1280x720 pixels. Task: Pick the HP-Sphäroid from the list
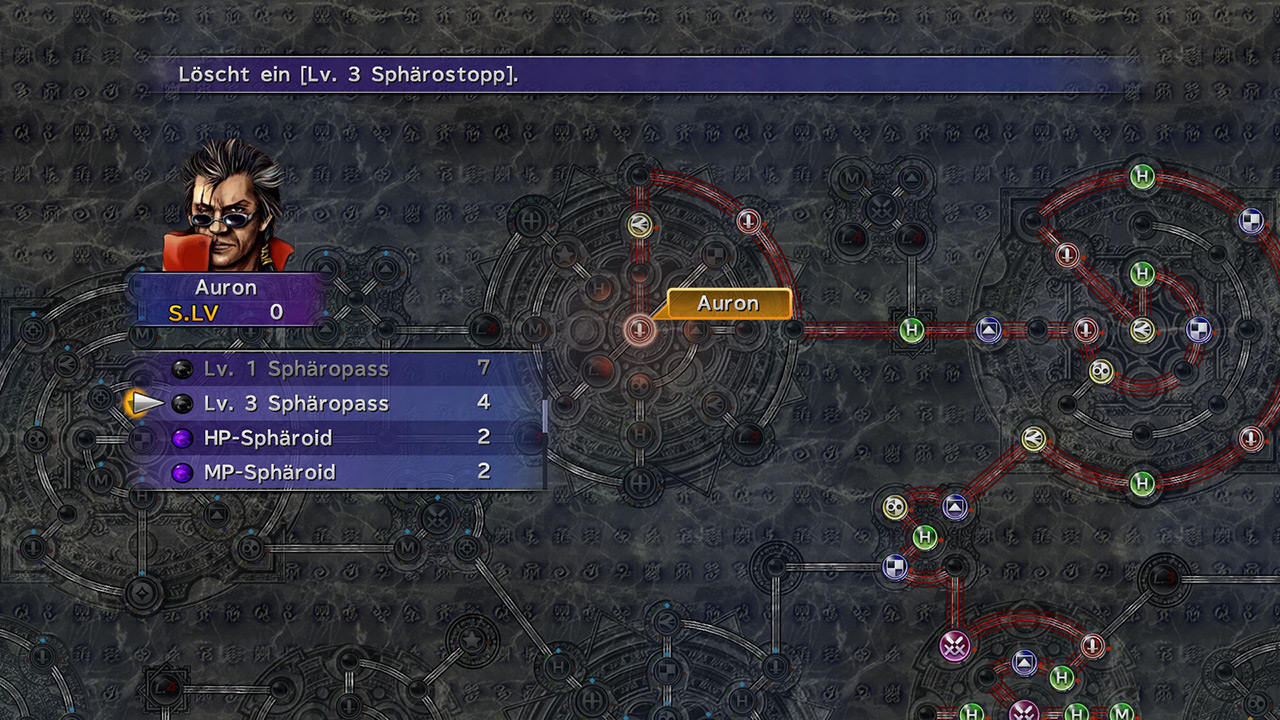click(x=268, y=438)
